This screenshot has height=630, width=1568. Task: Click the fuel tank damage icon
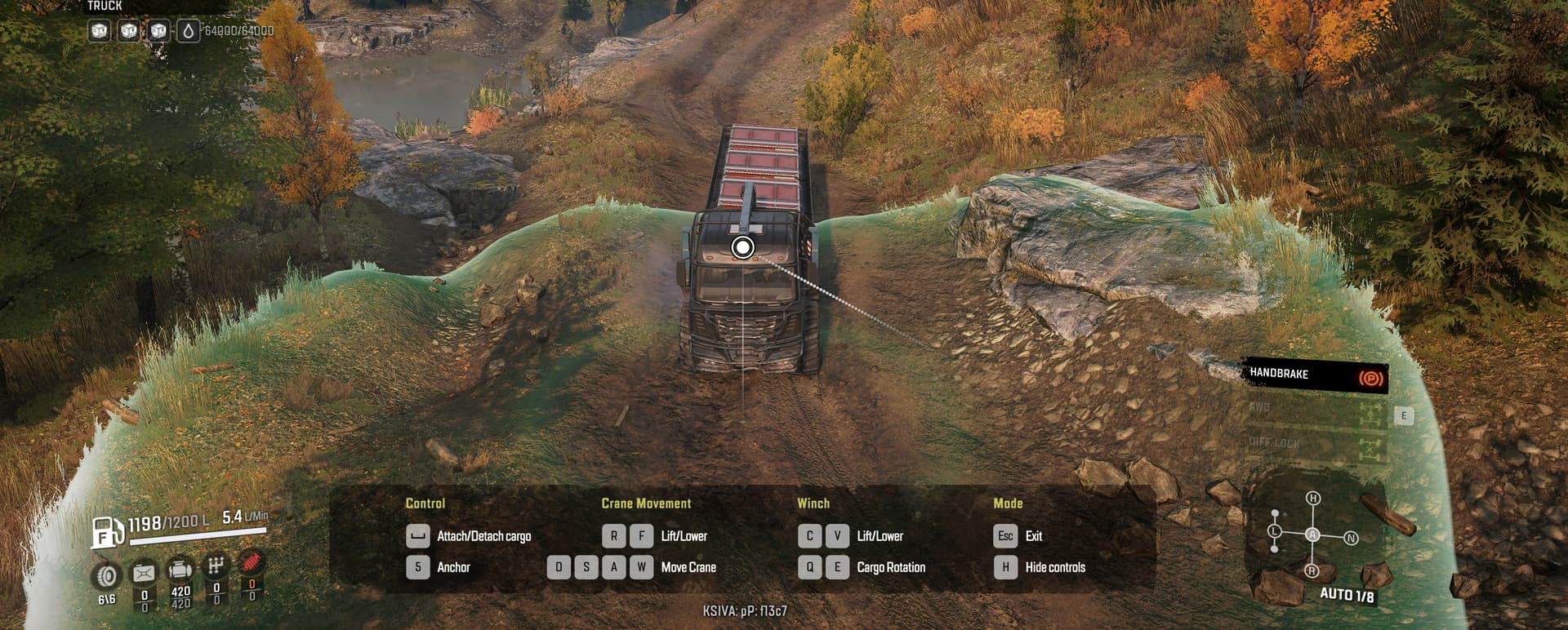coord(144,573)
